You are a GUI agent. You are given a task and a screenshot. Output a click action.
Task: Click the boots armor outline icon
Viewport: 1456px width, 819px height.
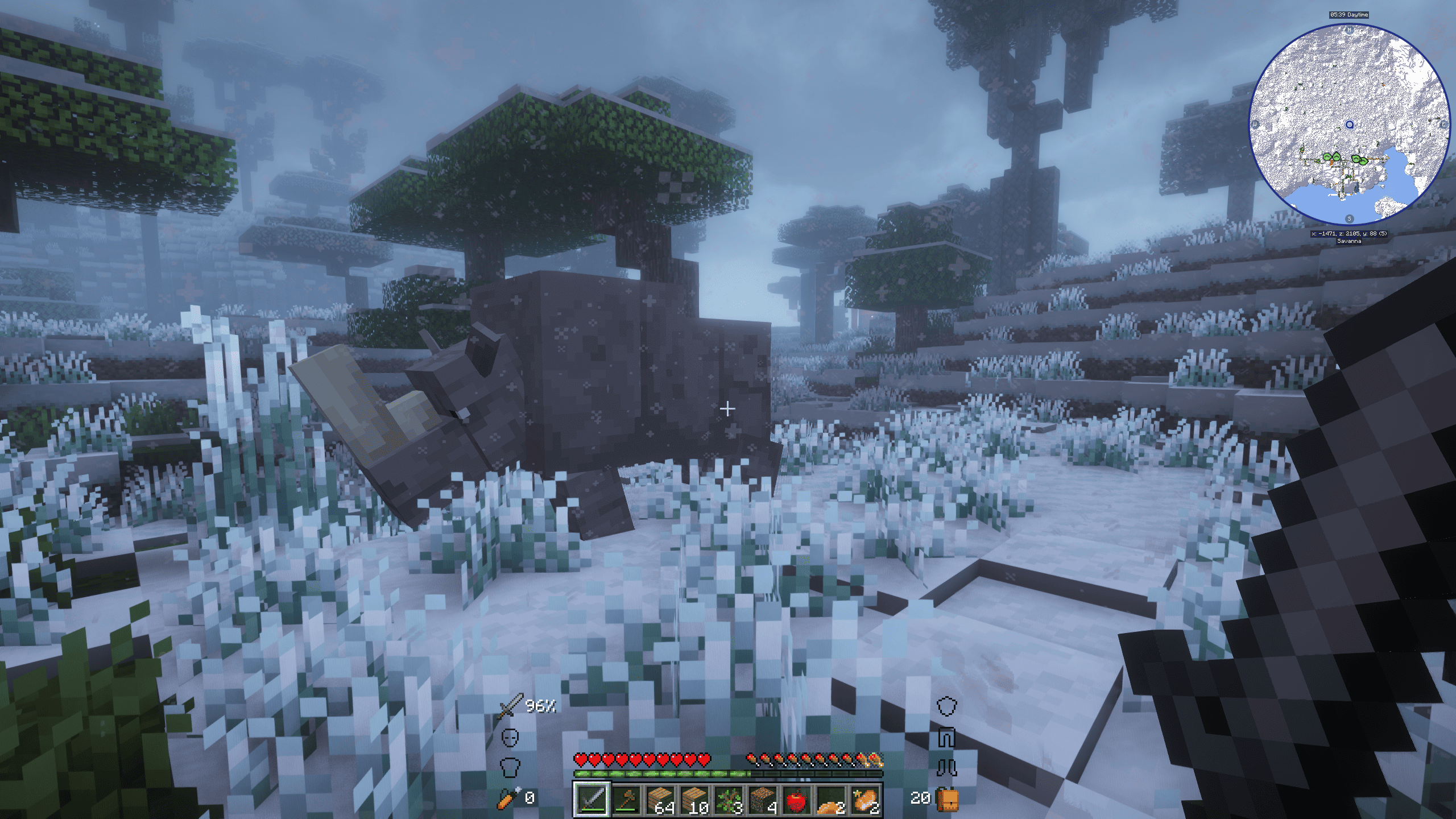click(x=948, y=767)
